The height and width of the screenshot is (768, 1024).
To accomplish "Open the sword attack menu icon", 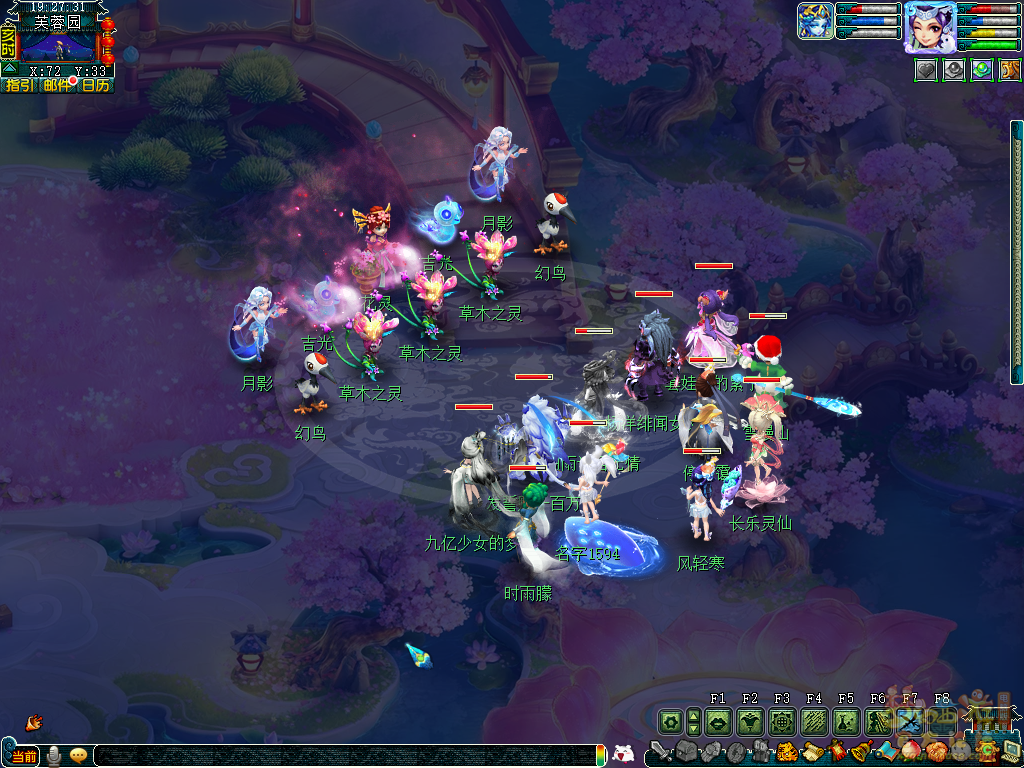I will click(x=659, y=751).
